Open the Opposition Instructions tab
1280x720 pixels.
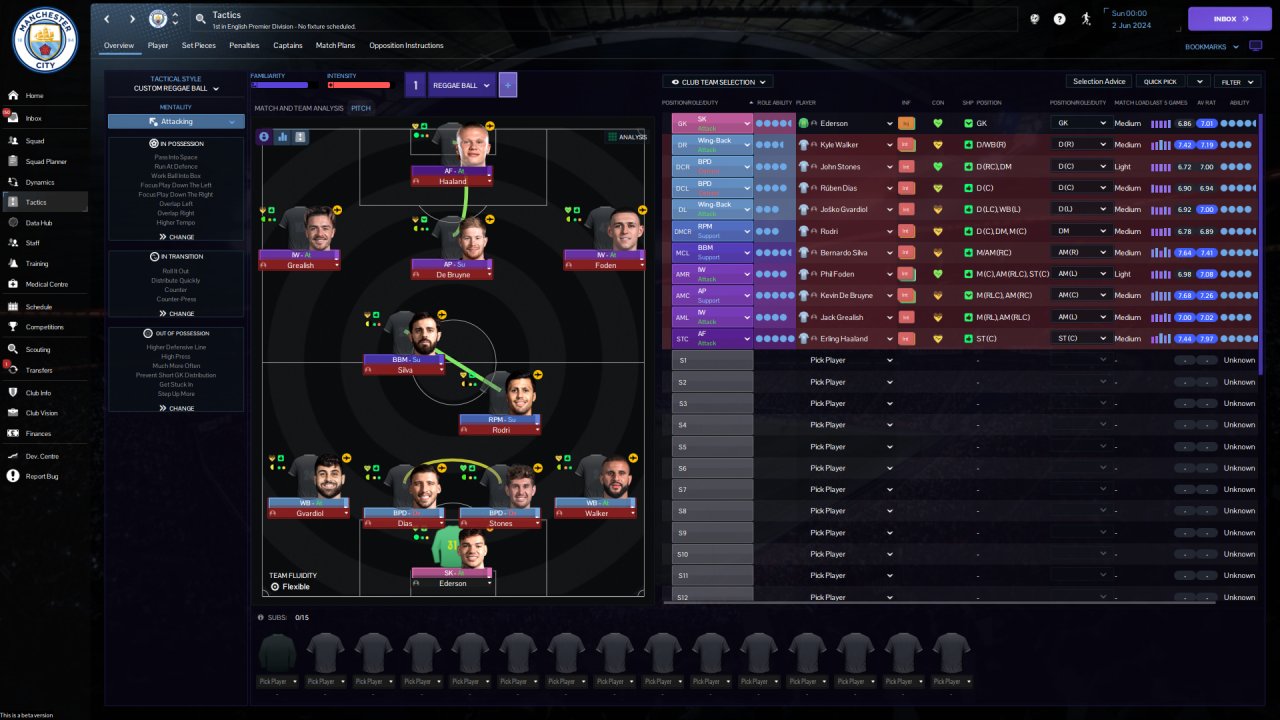pyautogui.click(x=406, y=45)
